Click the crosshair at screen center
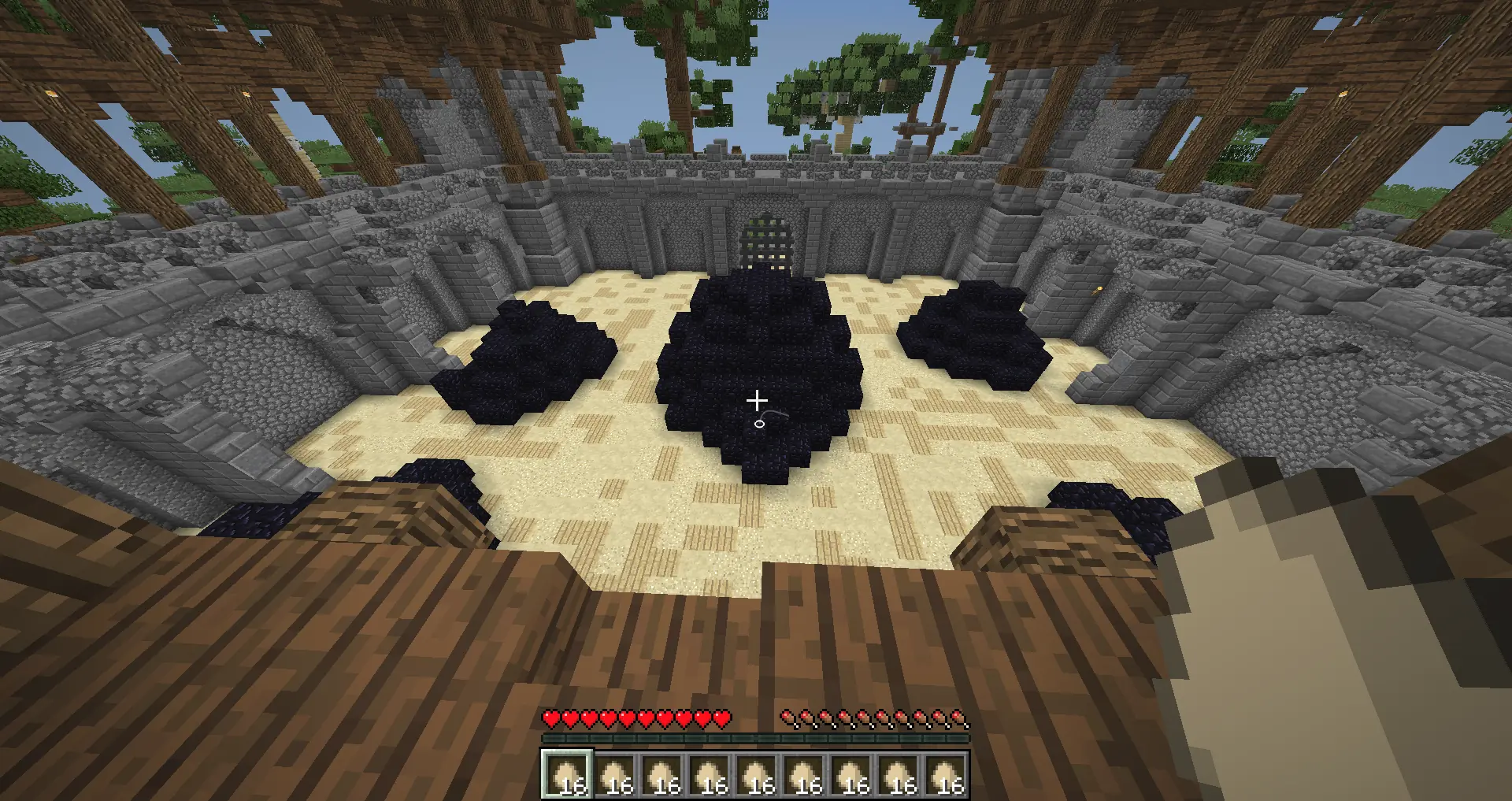This screenshot has width=1512, height=801. [756, 400]
